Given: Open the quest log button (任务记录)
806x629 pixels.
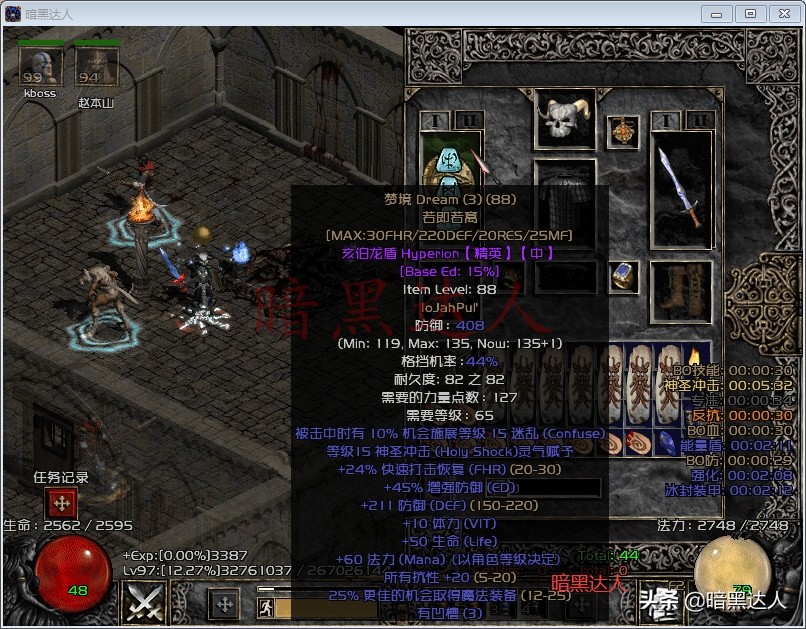Looking at the screenshot, I should (62, 503).
